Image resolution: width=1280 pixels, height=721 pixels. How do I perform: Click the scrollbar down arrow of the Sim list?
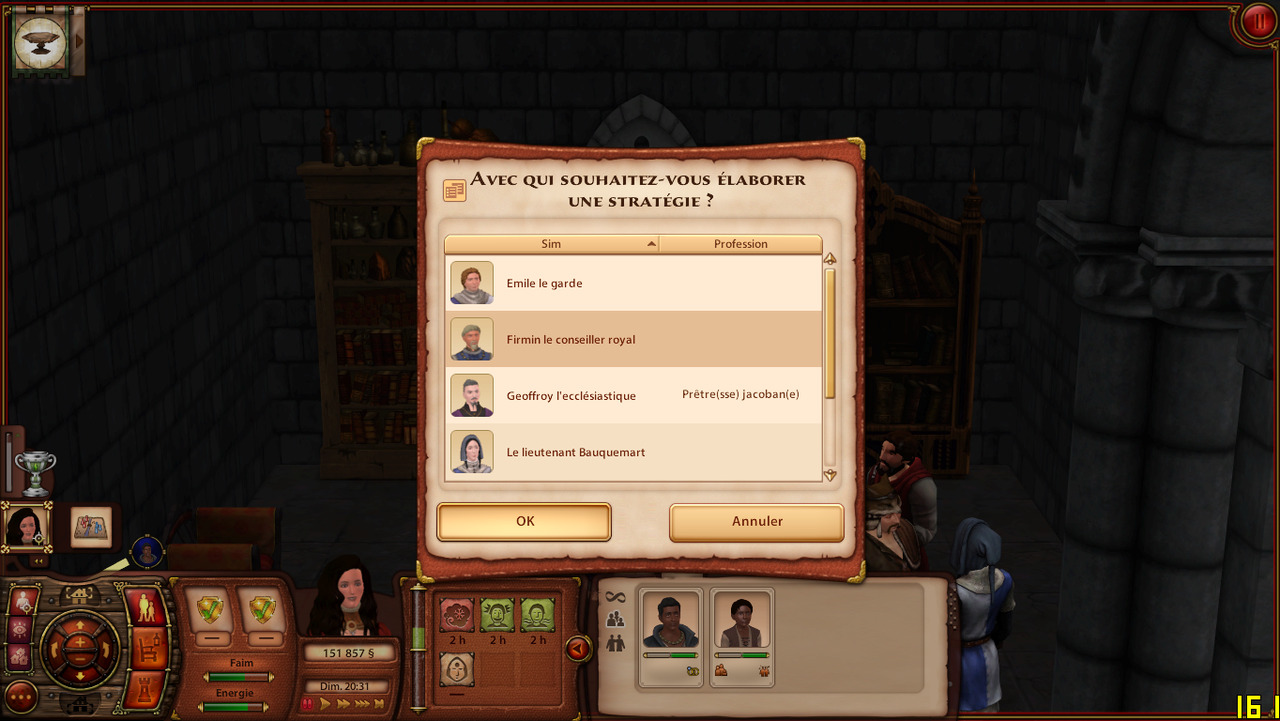pyautogui.click(x=829, y=474)
